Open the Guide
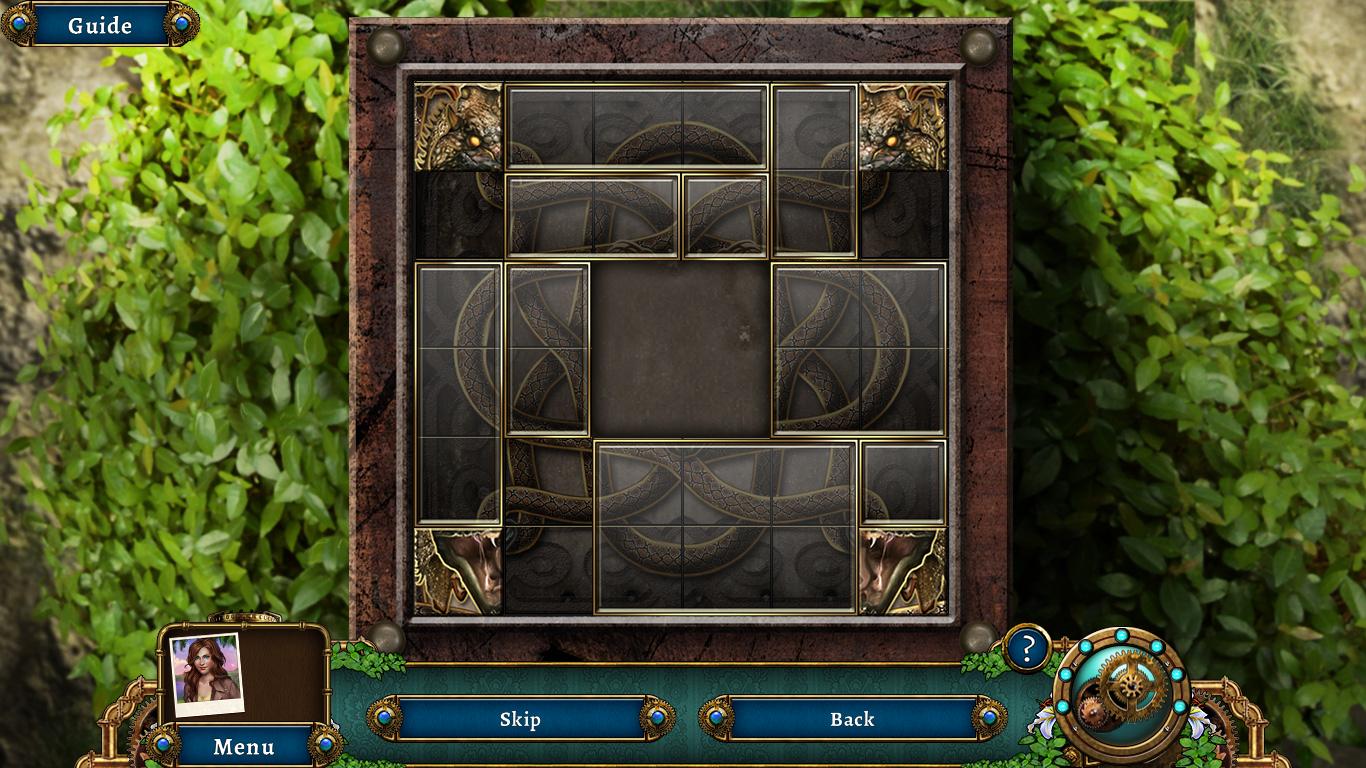 click(100, 26)
